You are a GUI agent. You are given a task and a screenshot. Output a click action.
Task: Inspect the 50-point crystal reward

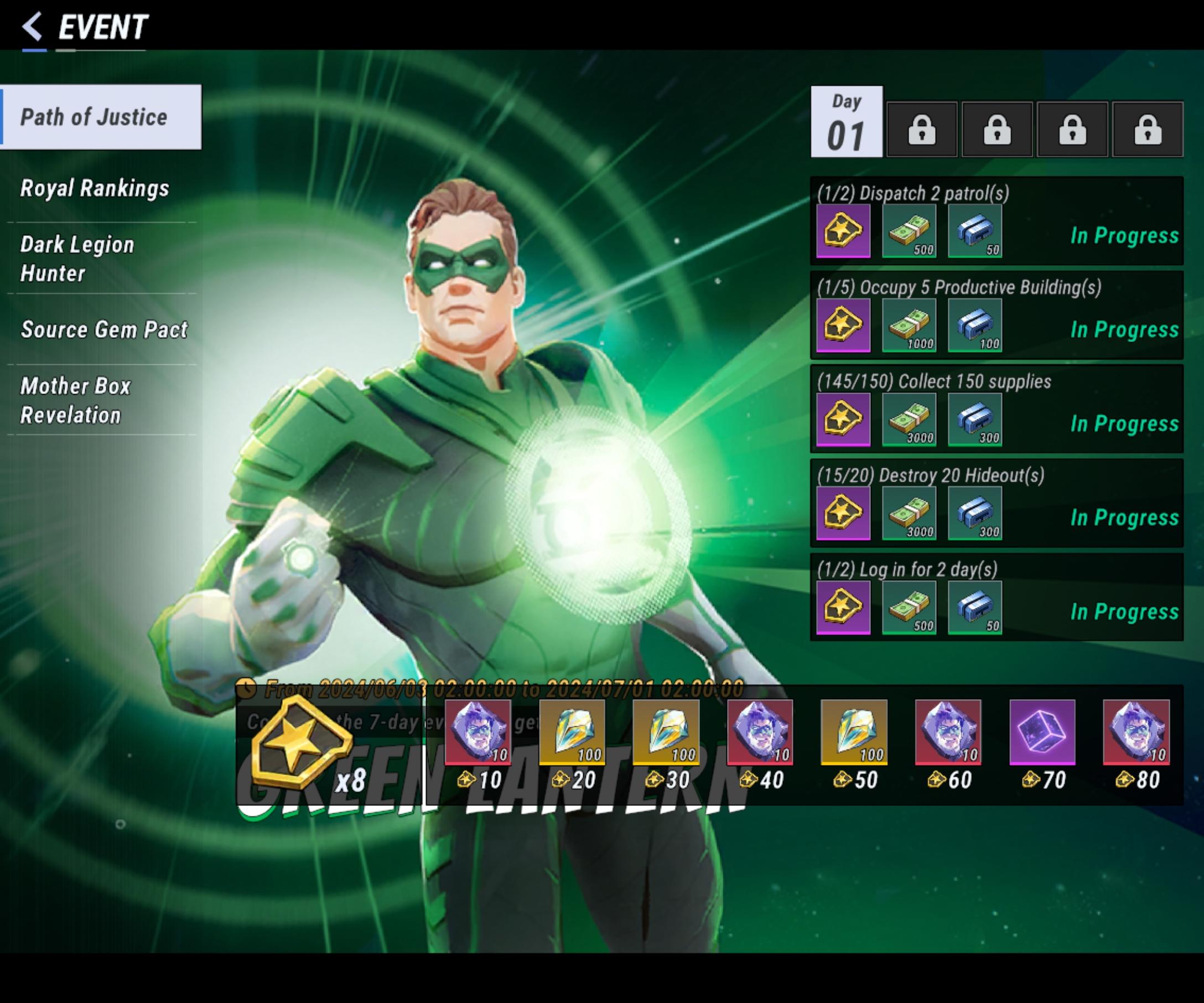click(854, 732)
